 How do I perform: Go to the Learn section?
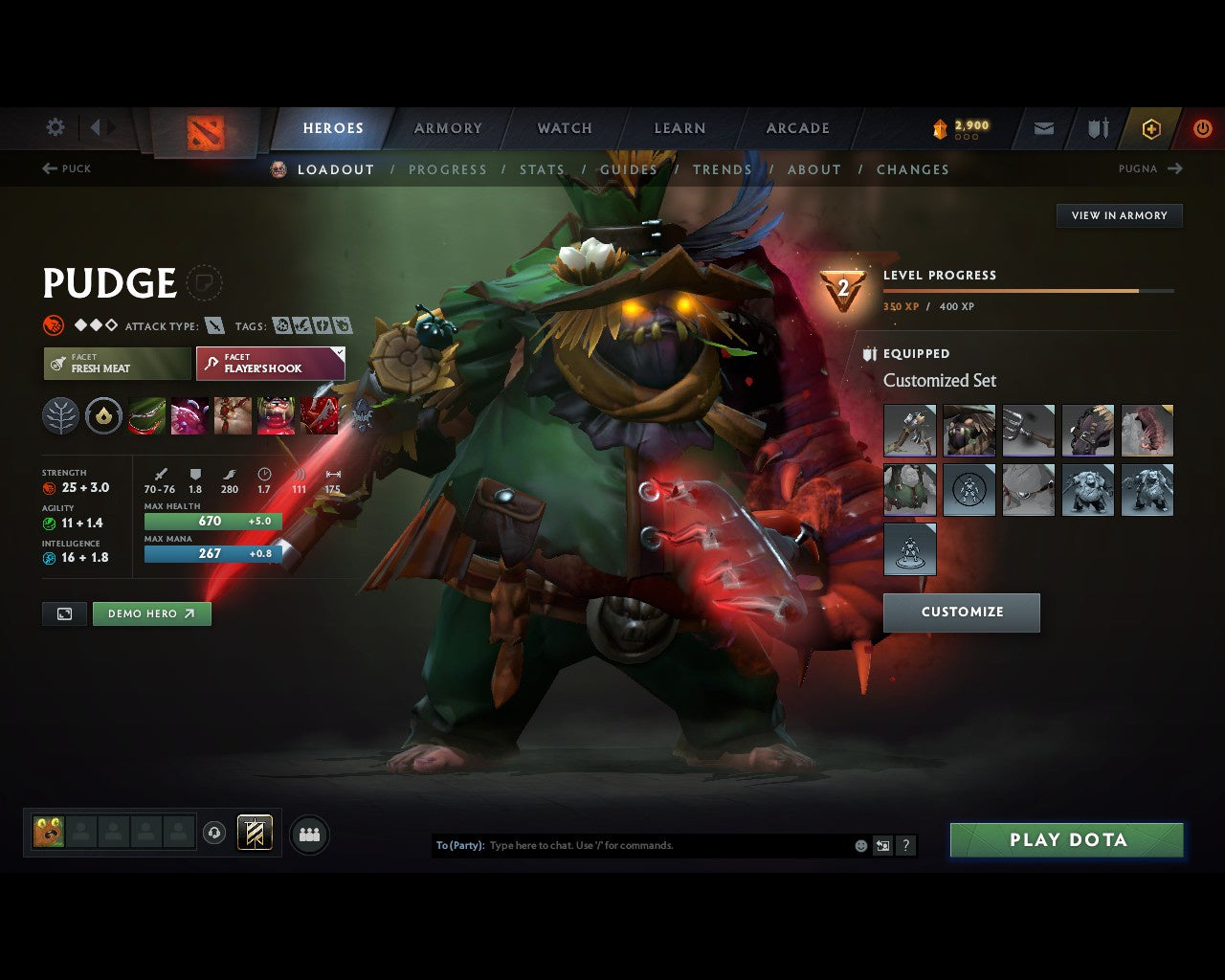click(x=679, y=128)
